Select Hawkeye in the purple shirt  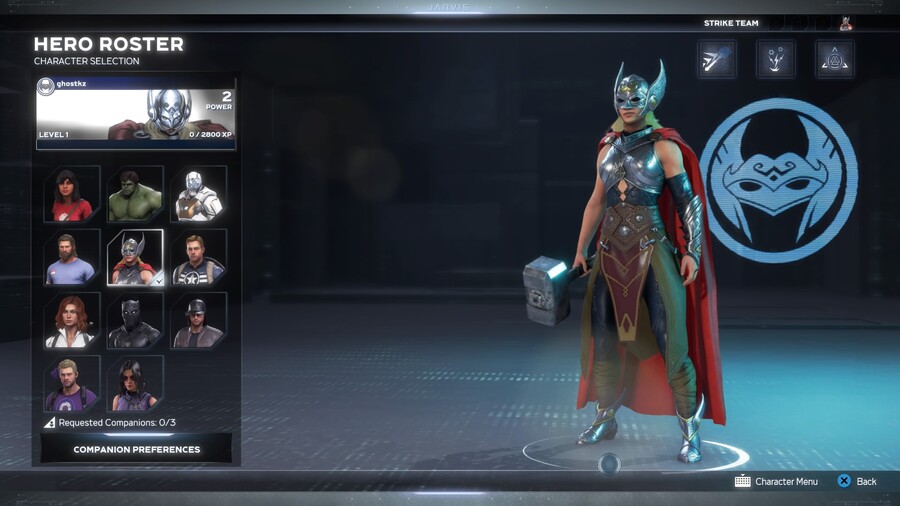[72, 384]
